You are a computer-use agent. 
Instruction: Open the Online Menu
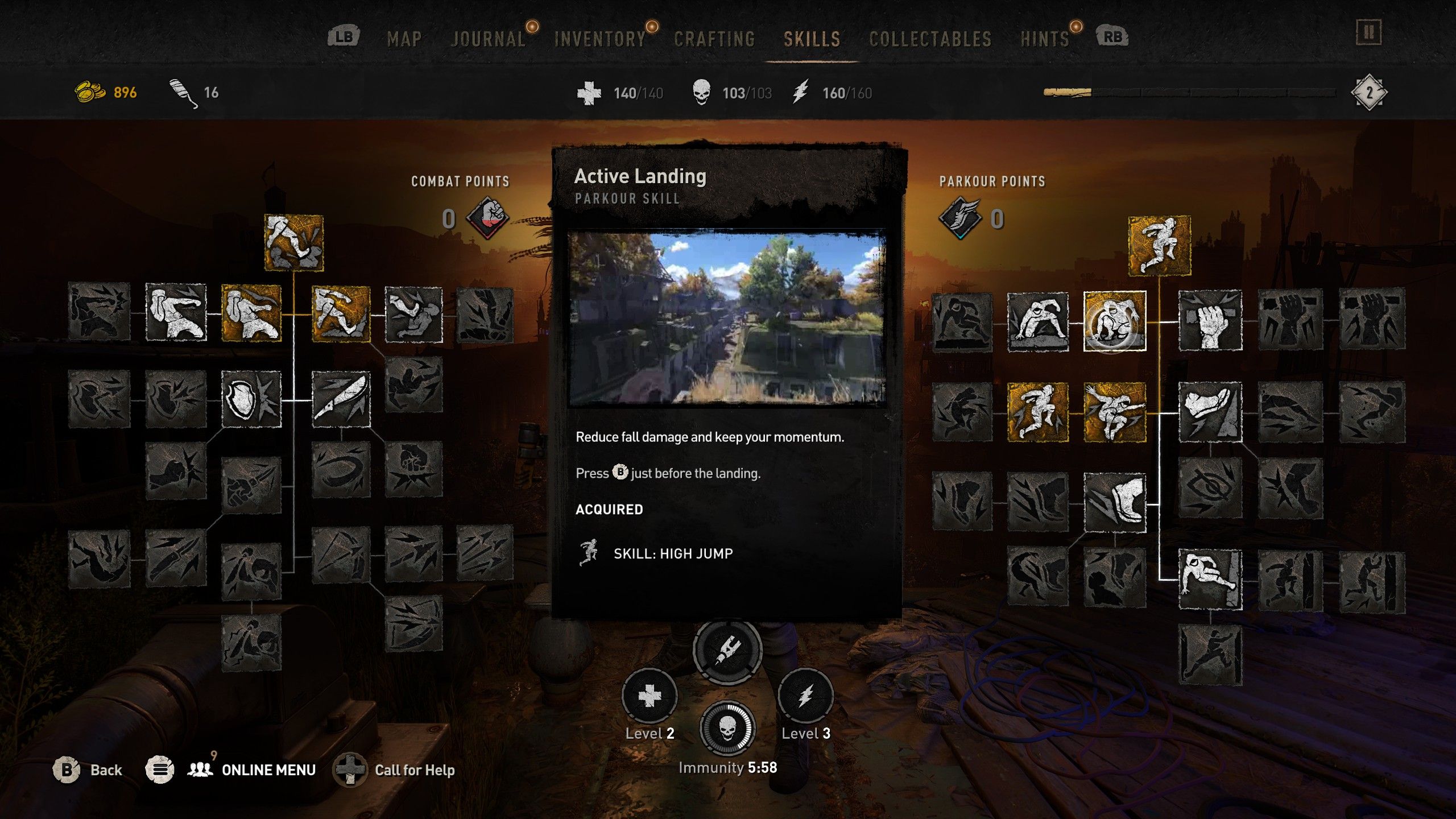(x=268, y=770)
